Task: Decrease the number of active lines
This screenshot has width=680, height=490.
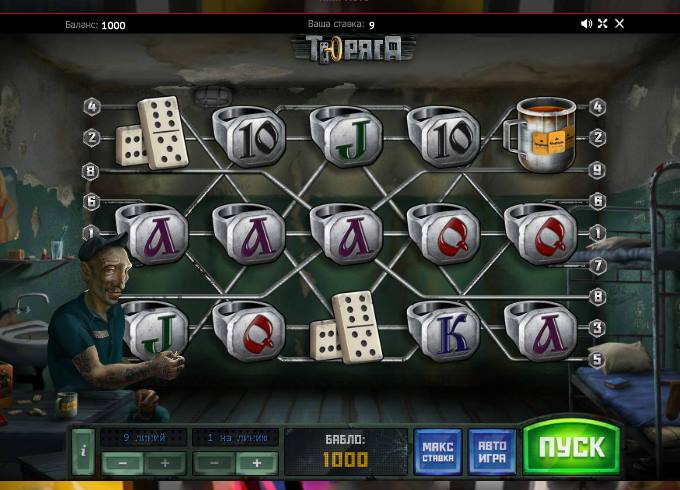Action: pos(122,463)
